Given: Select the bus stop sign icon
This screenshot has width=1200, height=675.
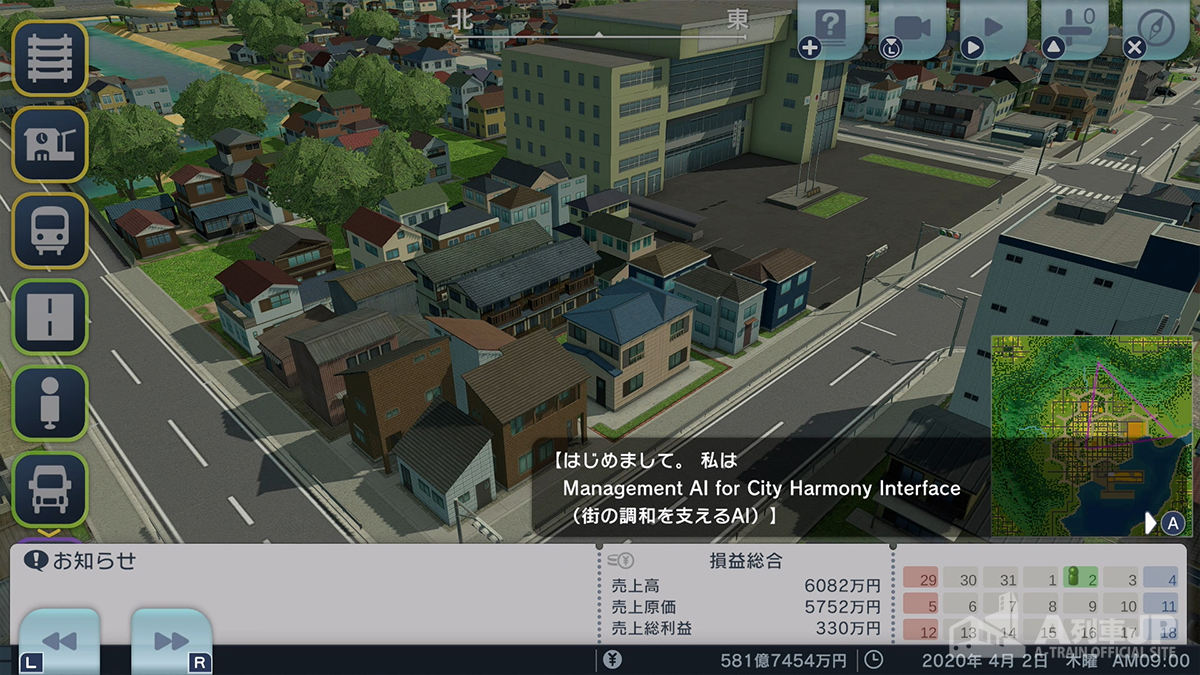Looking at the screenshot, I should [49, 402].
